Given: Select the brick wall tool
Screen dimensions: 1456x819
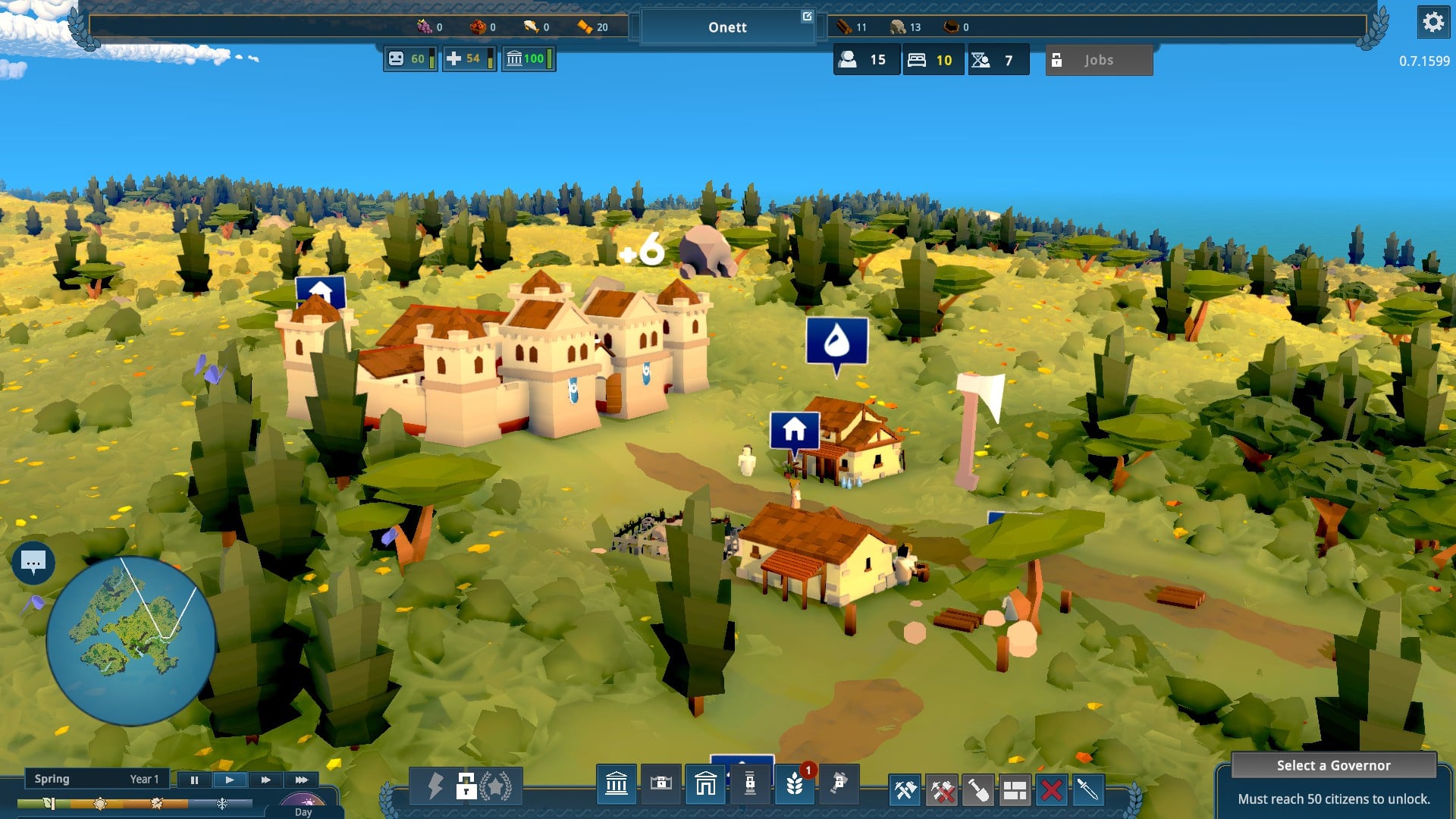Looking at the screenshot, I should (x=1015, y=791).
